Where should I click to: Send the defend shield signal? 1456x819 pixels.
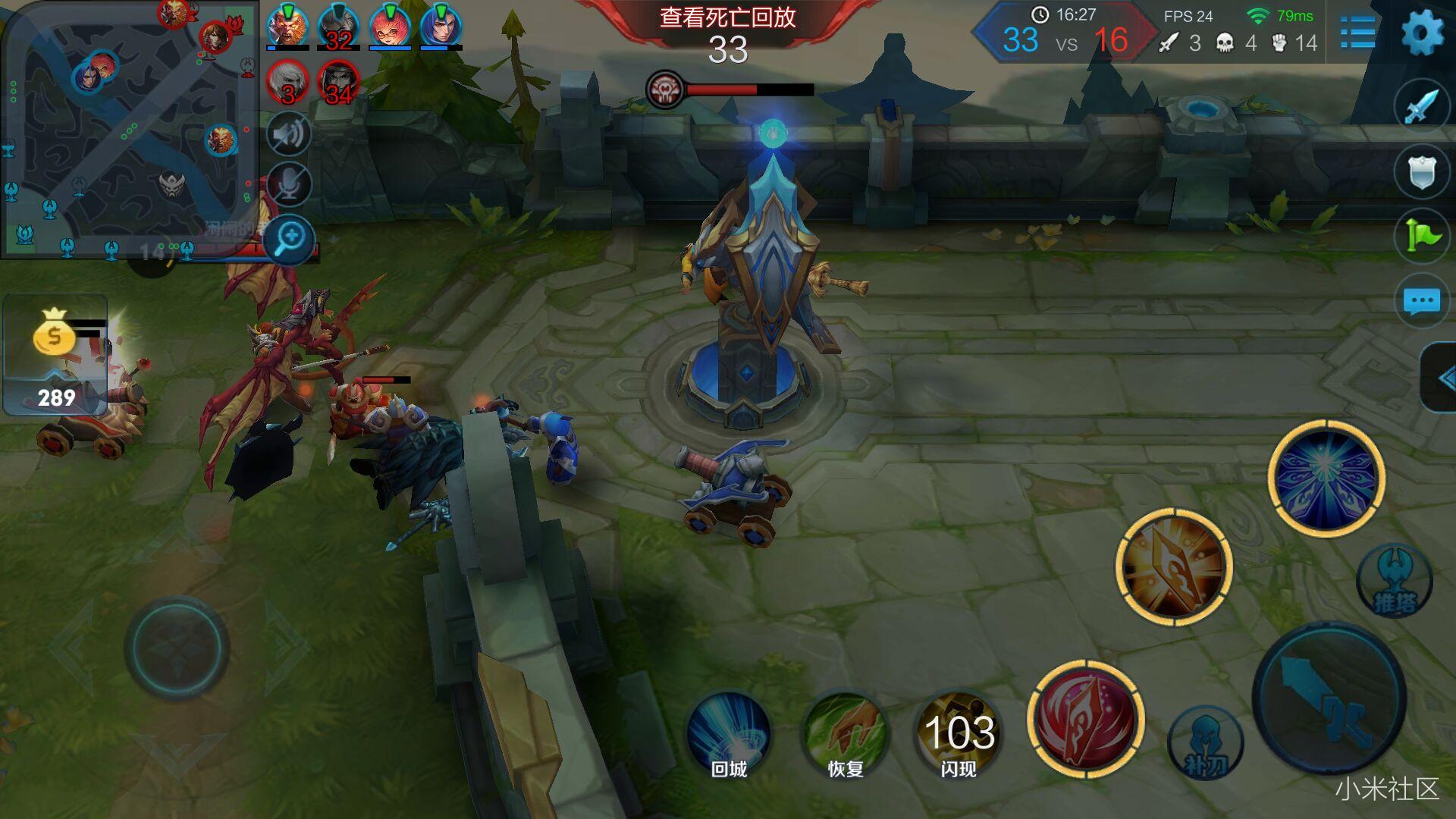coord(1421,171)
